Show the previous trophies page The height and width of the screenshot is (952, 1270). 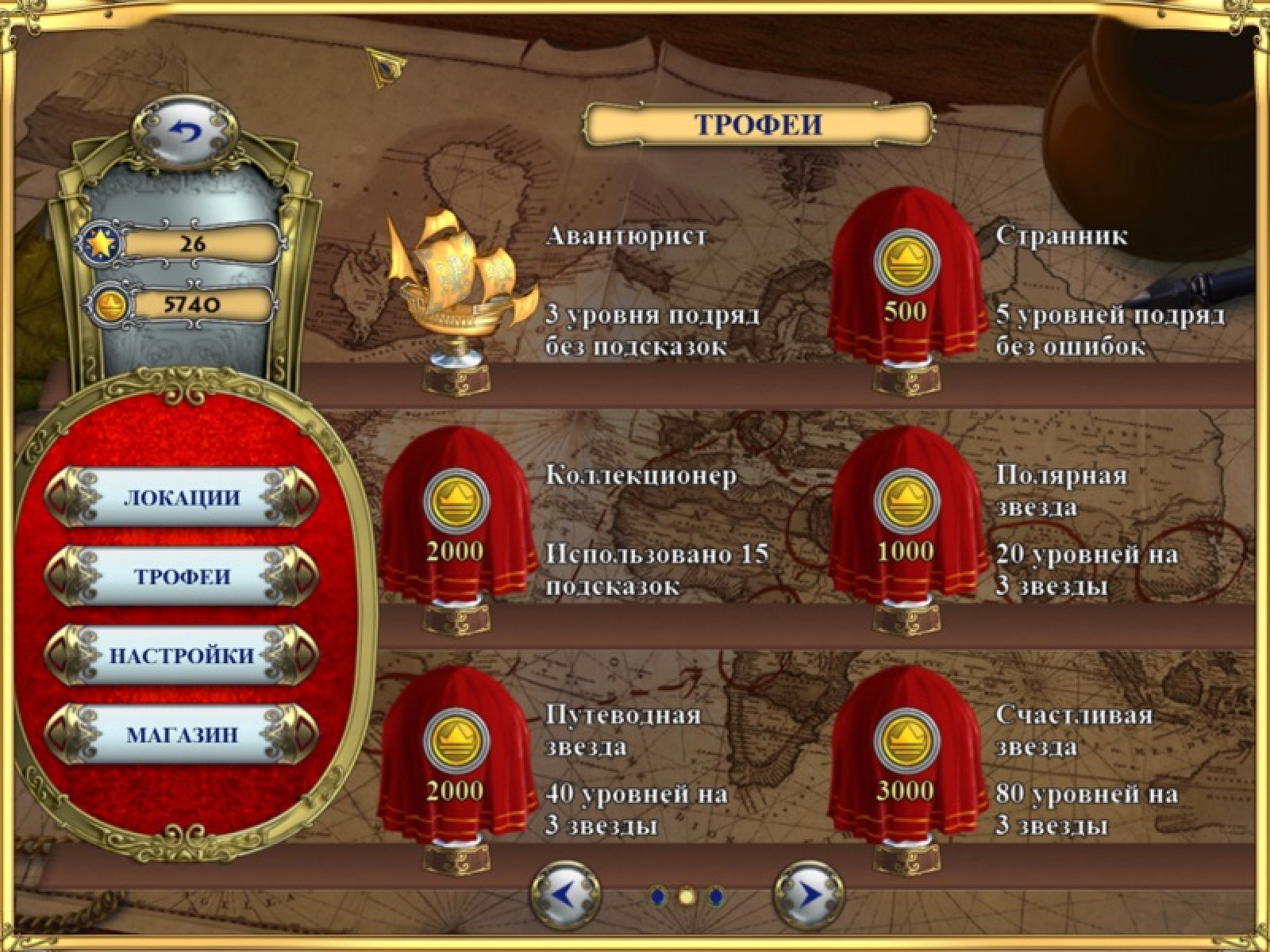[x=566, y=896]
